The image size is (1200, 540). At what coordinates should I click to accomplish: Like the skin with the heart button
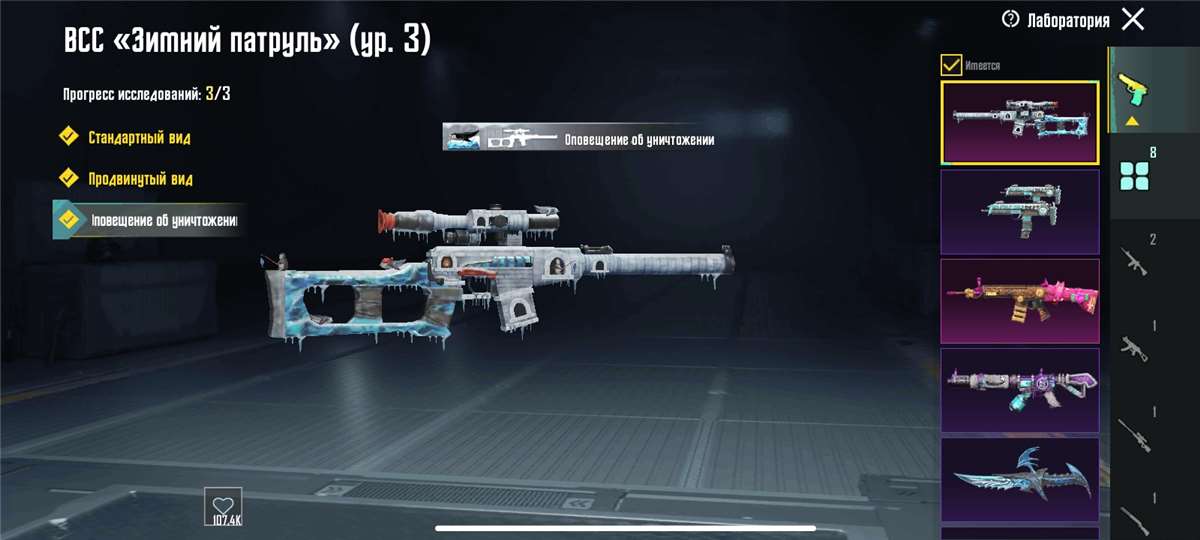222,506
